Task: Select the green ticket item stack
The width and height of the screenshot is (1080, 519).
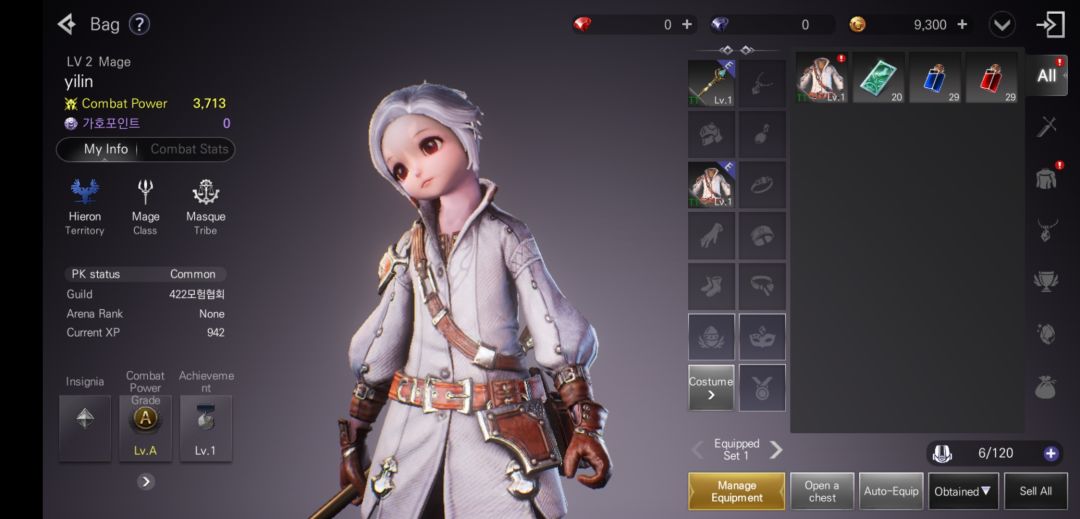Action: coord(879,78)
